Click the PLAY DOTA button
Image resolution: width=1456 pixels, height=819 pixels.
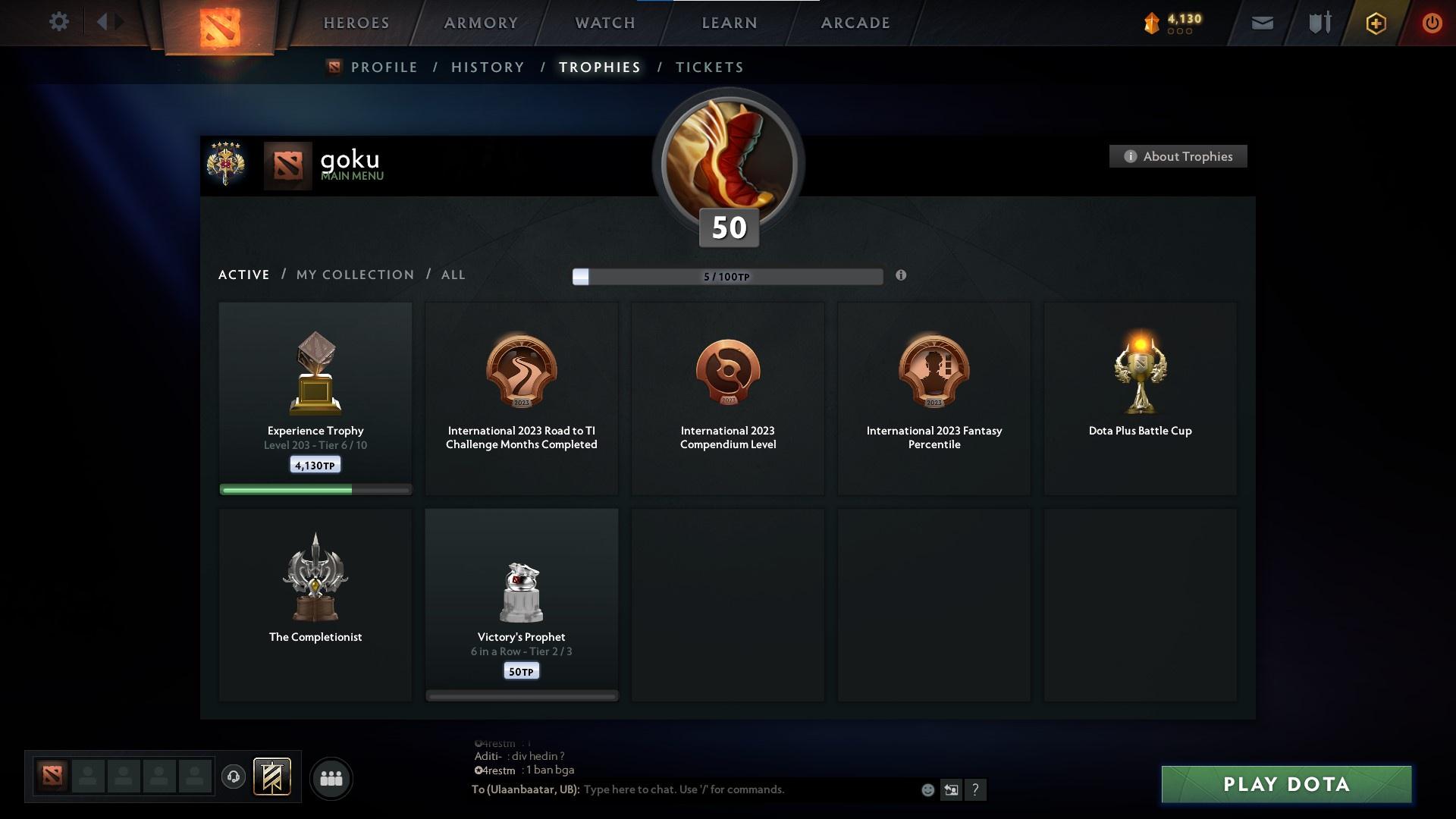1285,785
